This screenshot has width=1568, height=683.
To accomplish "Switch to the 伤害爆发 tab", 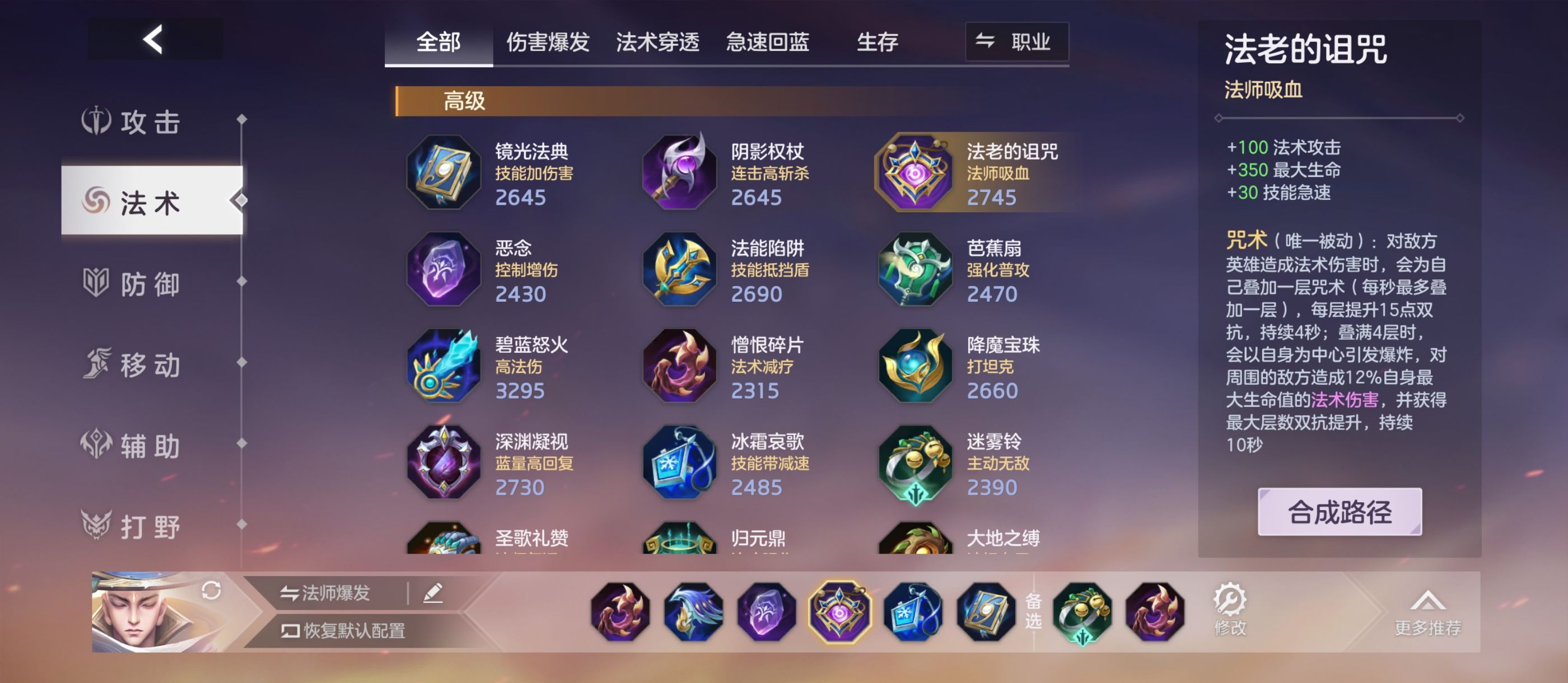I will coord(548,41).
